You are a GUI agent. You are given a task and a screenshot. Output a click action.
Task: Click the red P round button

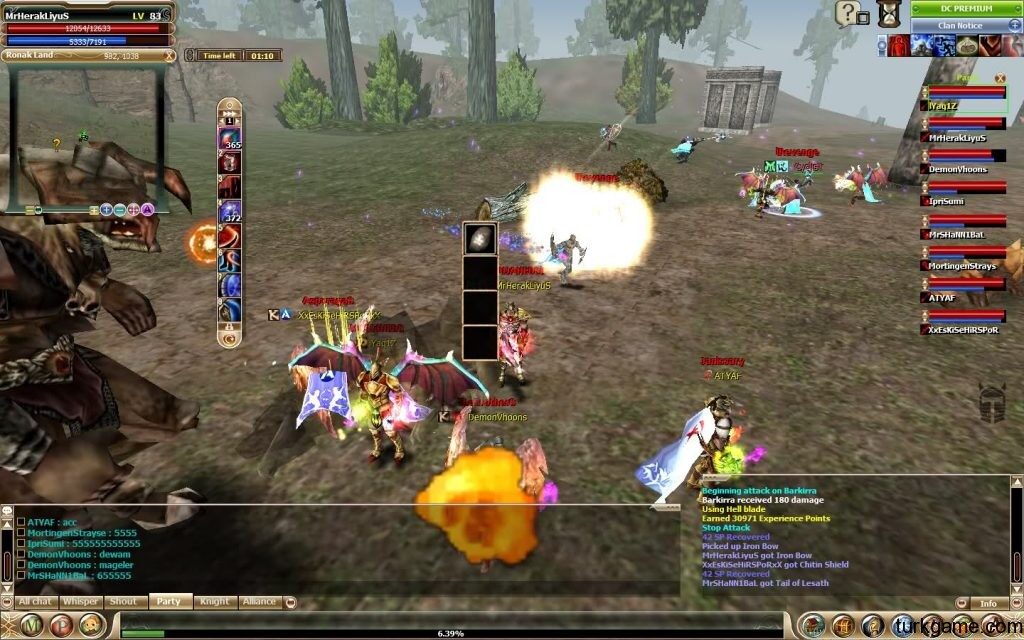pyautogui.click(x=60, y=625)
